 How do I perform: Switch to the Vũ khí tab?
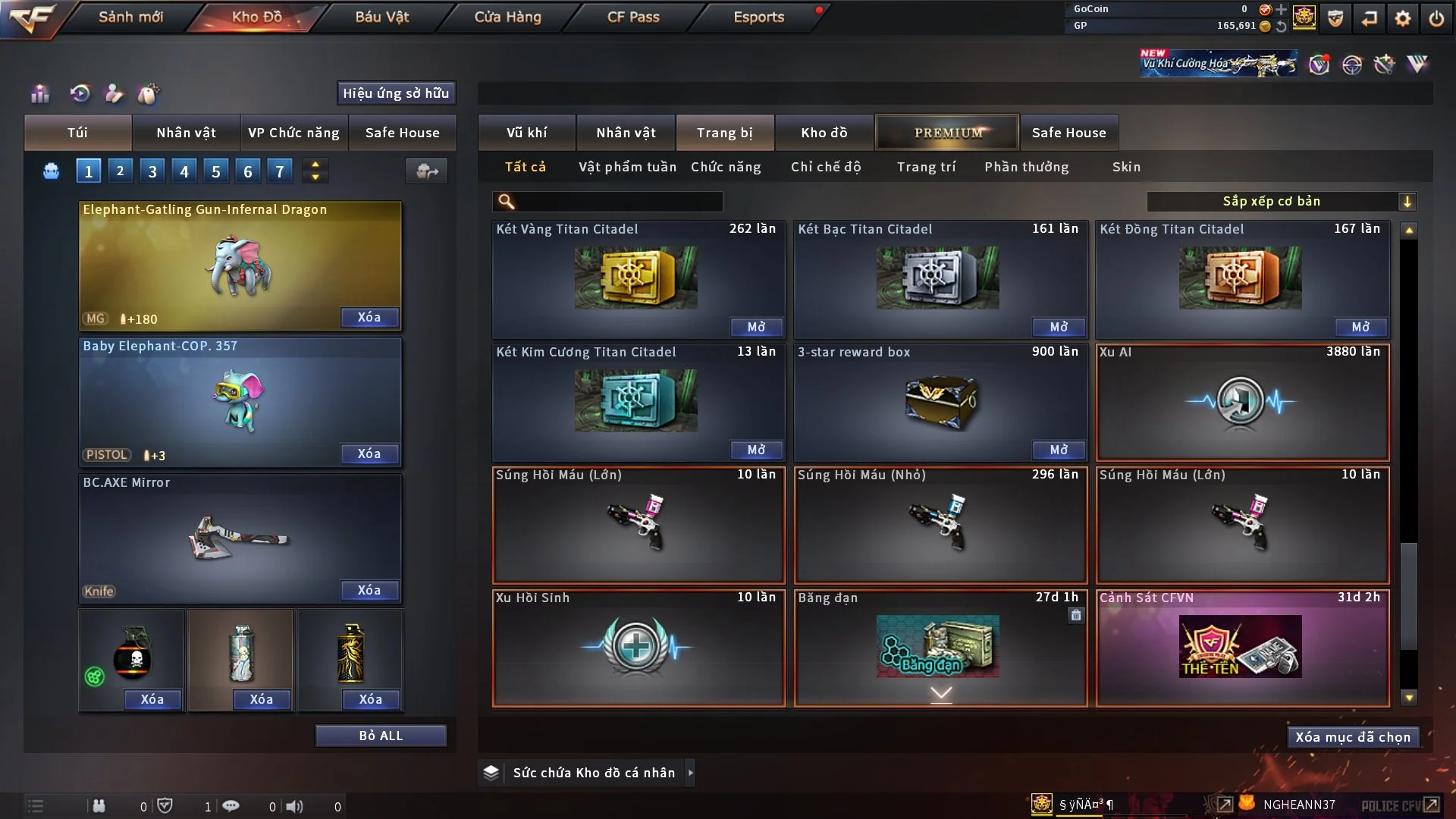point(526,133)
